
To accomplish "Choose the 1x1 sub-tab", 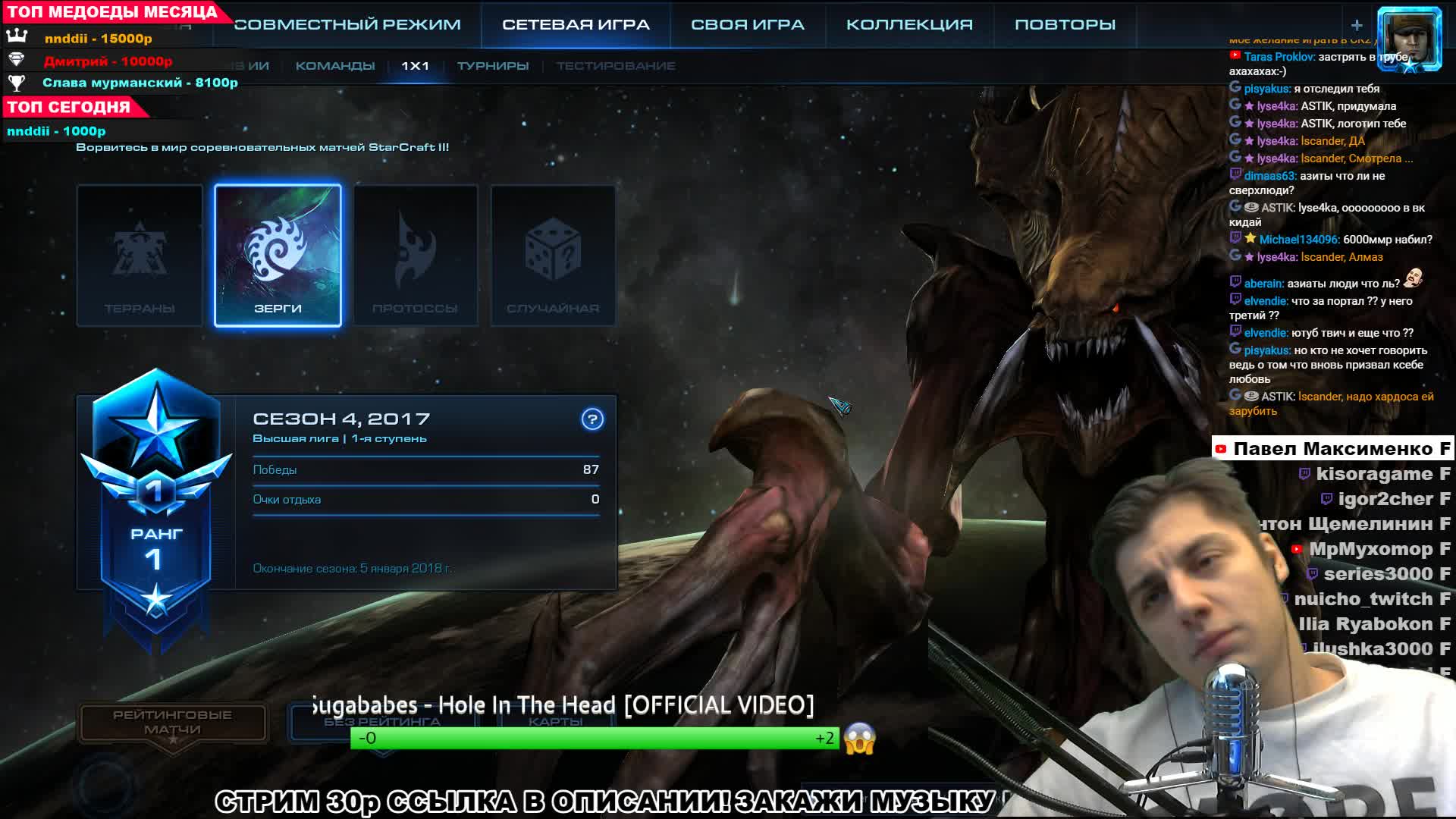I will pos(415,66).
